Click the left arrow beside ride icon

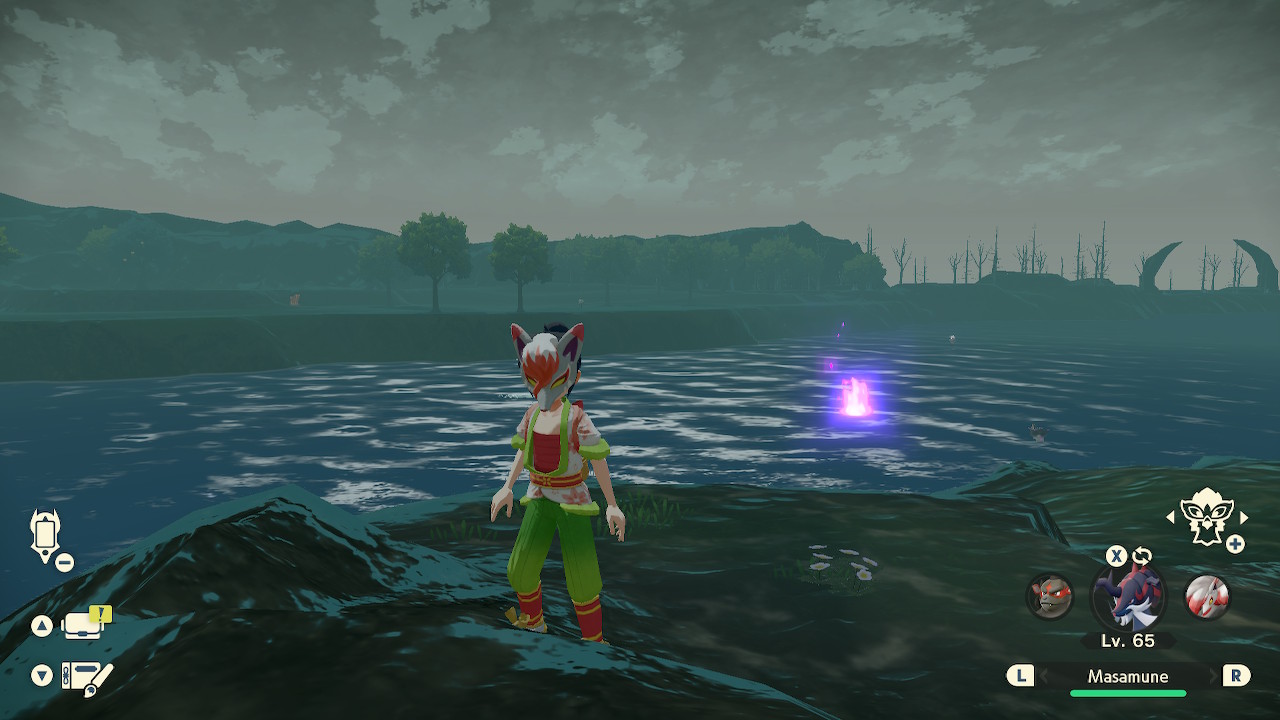(x=1170, y=517)
